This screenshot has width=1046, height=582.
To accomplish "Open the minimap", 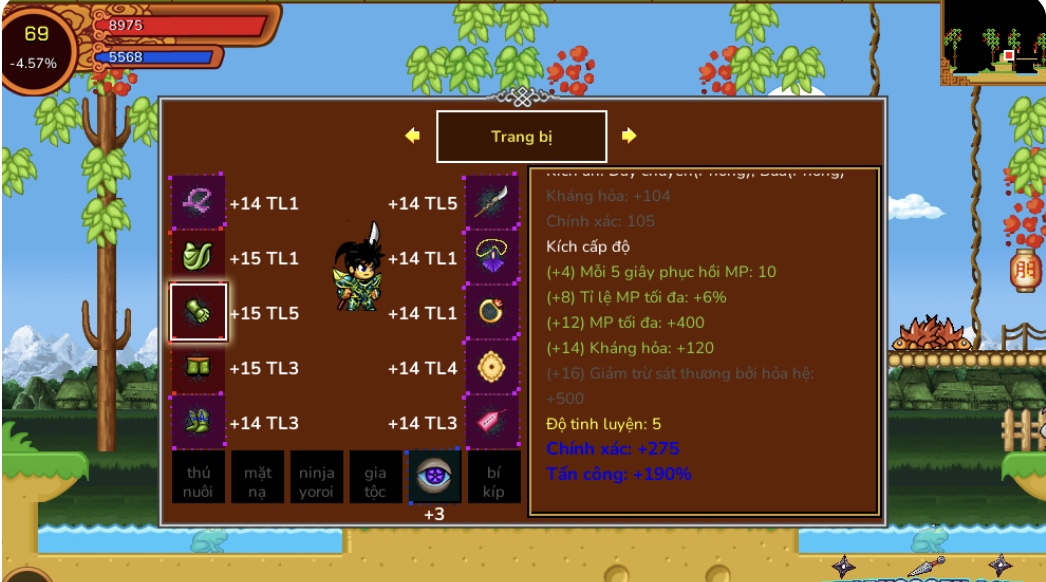I will point(992,42).
